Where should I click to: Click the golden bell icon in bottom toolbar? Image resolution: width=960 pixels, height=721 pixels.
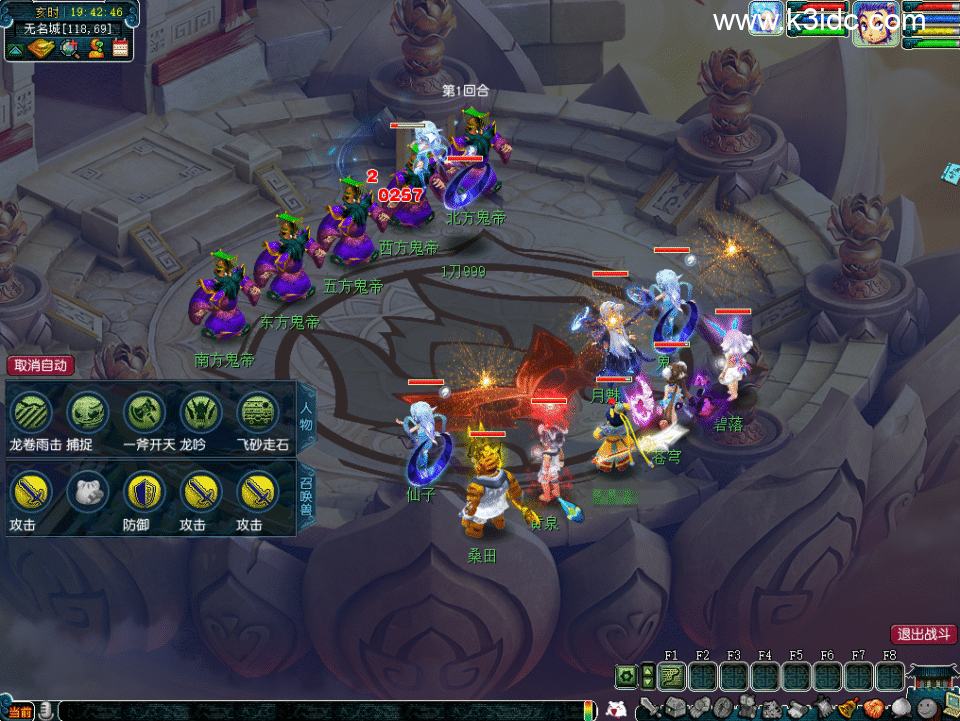coord(846,707)
